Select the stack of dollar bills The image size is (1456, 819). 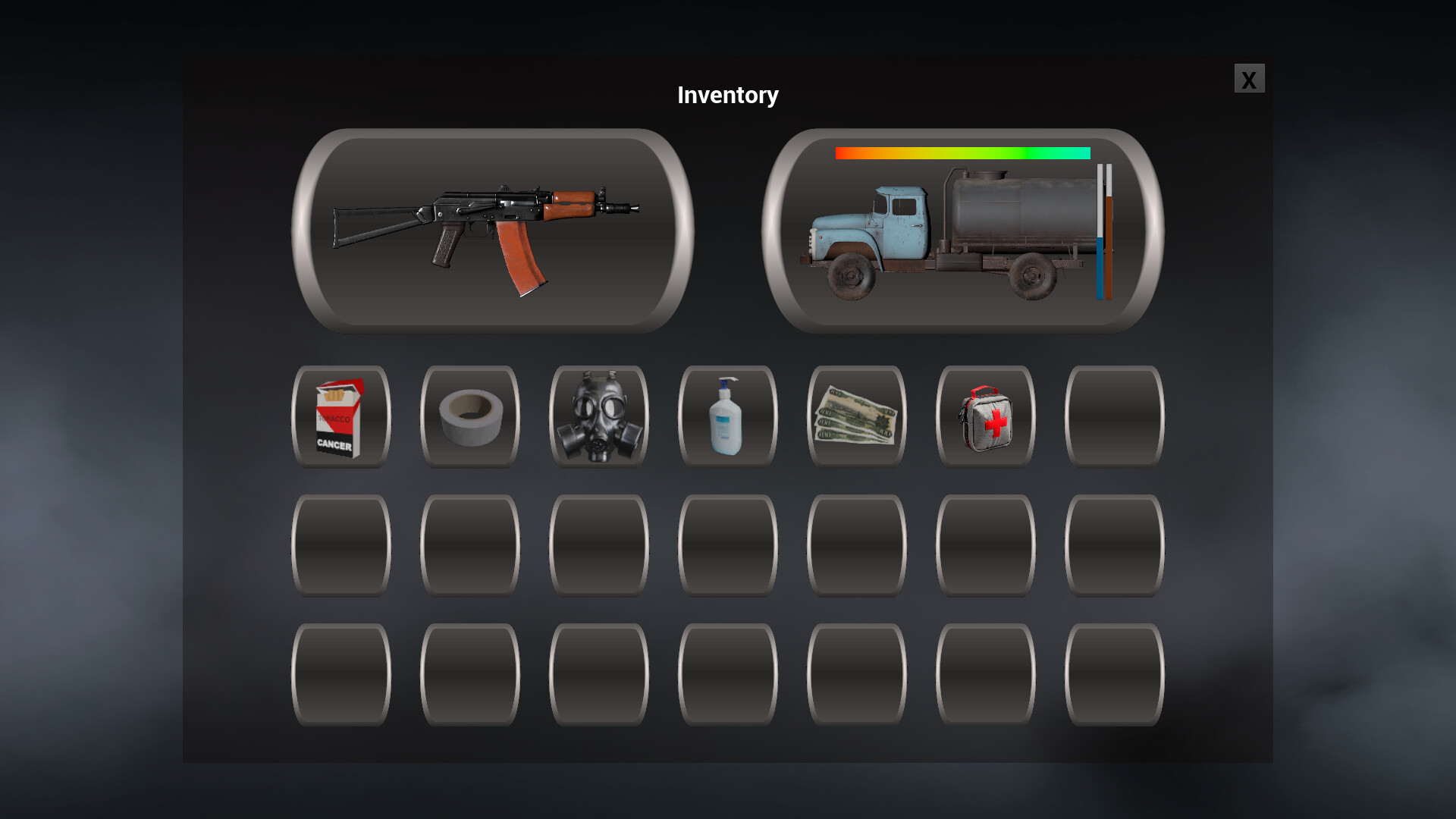point(856,416)
